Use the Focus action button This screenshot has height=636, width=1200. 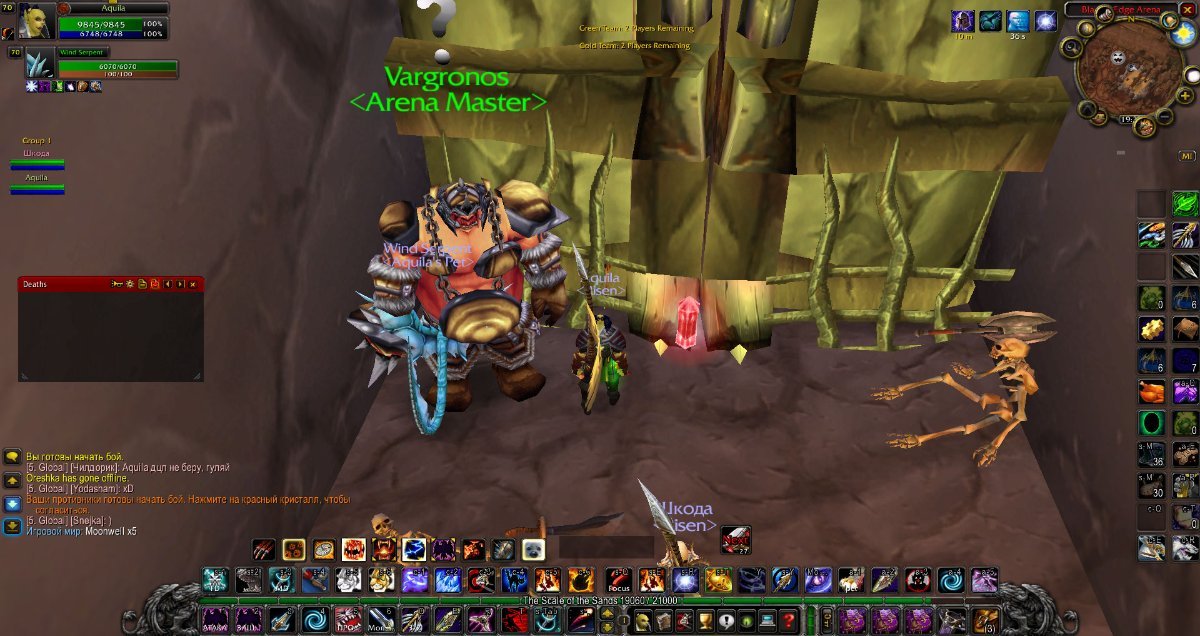(x=618, y=580)
